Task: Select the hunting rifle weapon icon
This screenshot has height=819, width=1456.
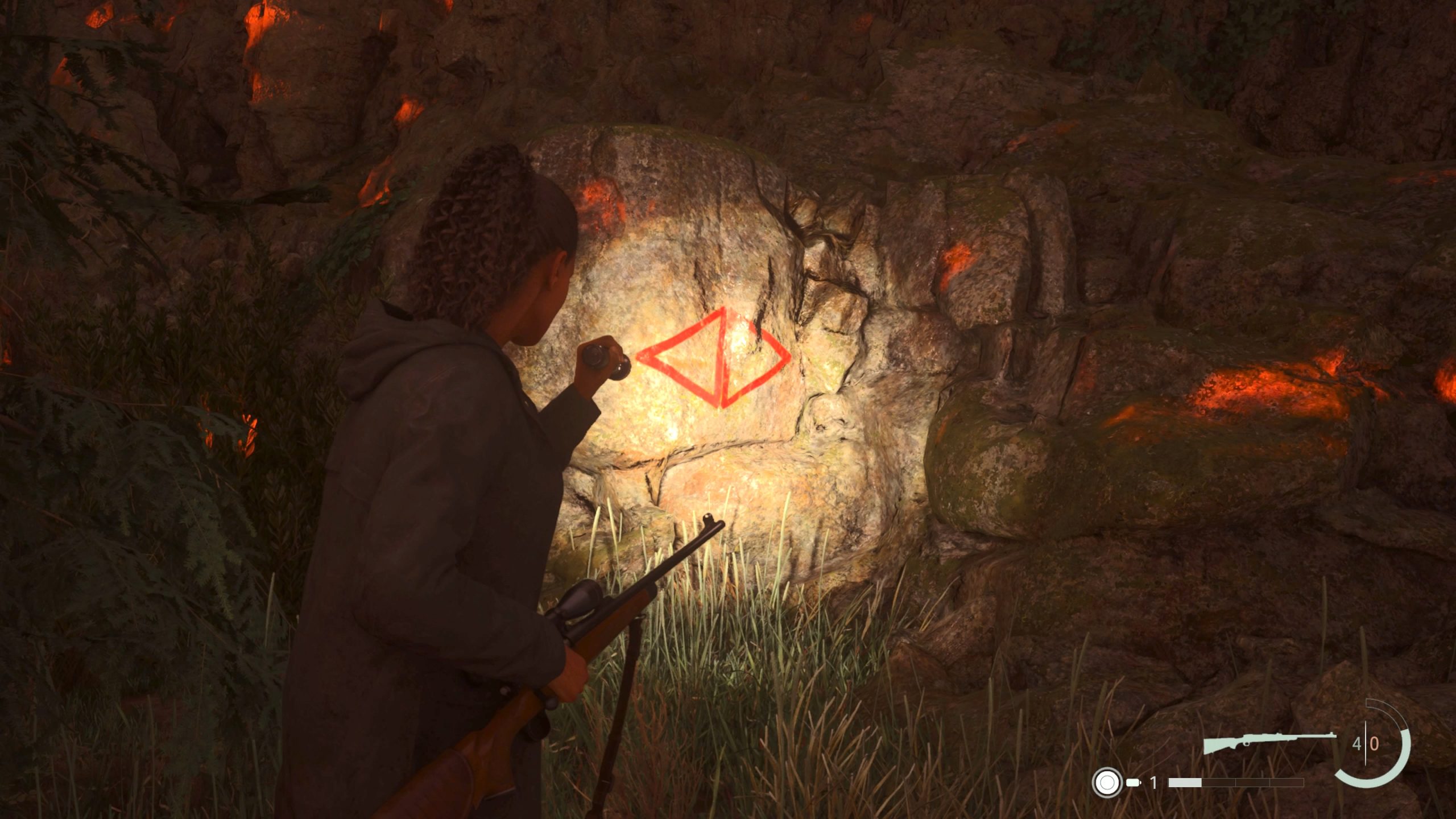Action: tap(1269, 742)
